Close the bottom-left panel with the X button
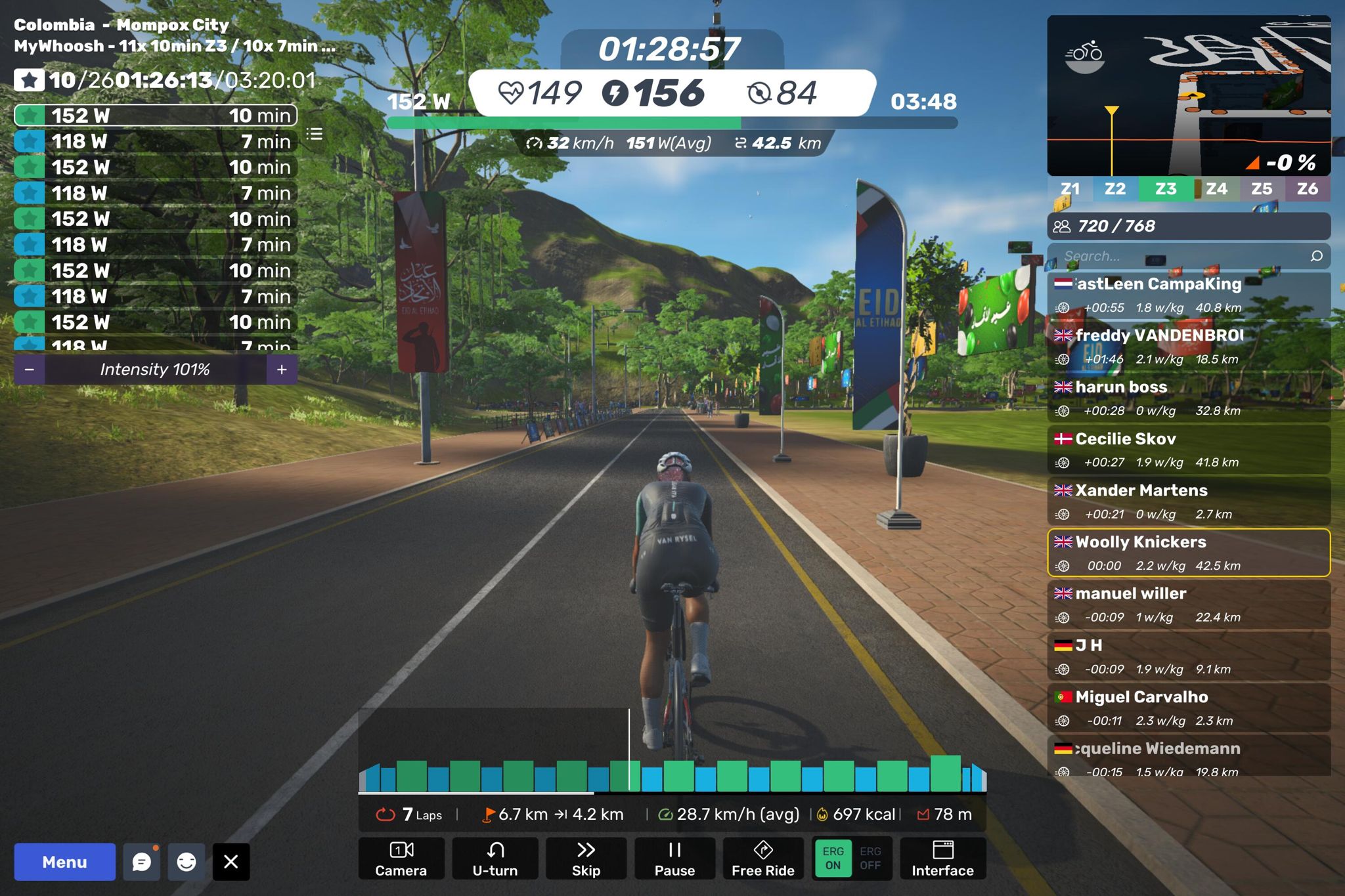Screen dimensions: 1345x896 [231, 862]
